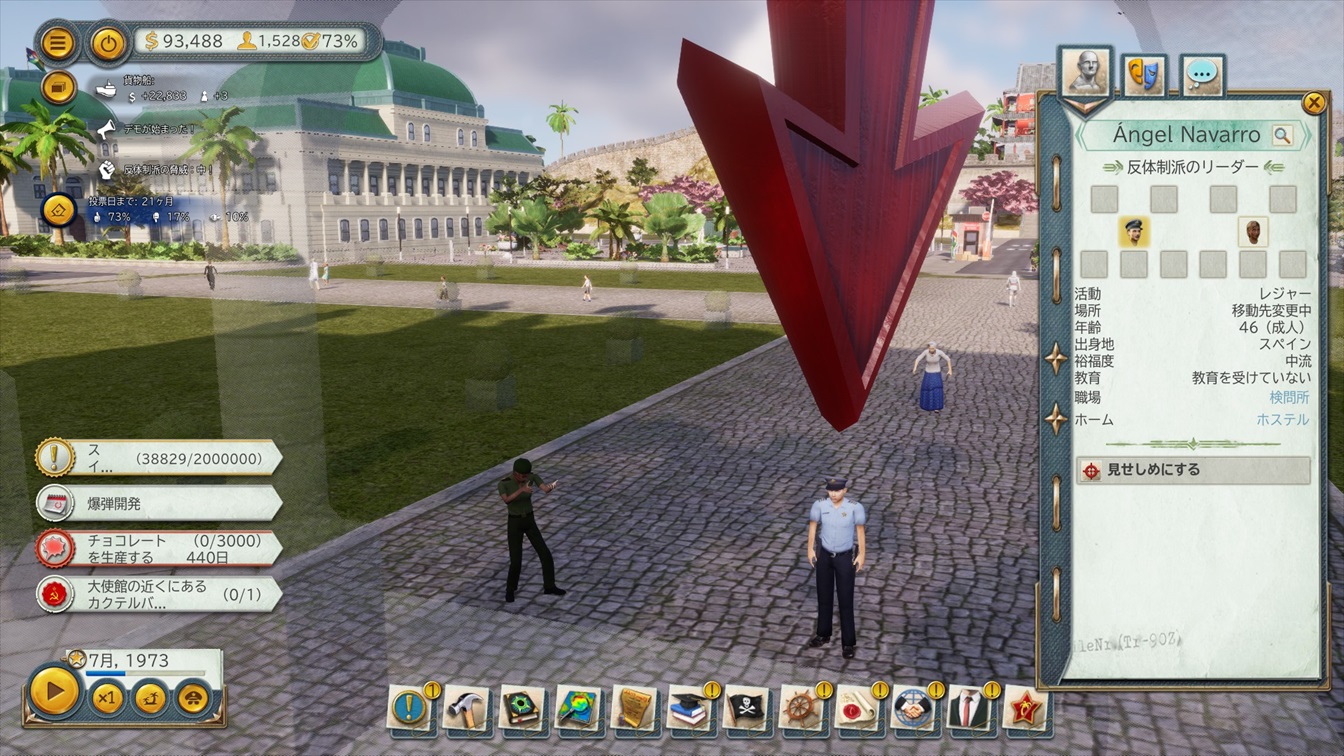This screenshot has height=756, width=1344.
Task: Open the pirate flag raids menu
Action: pyautogui.click(x=746, y=707)
